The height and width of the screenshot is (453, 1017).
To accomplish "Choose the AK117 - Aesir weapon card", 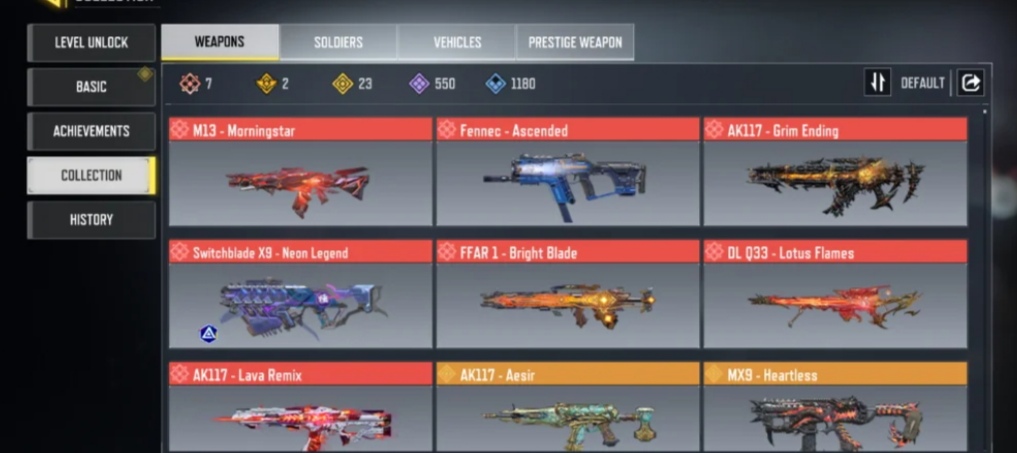I will (567, 408).
